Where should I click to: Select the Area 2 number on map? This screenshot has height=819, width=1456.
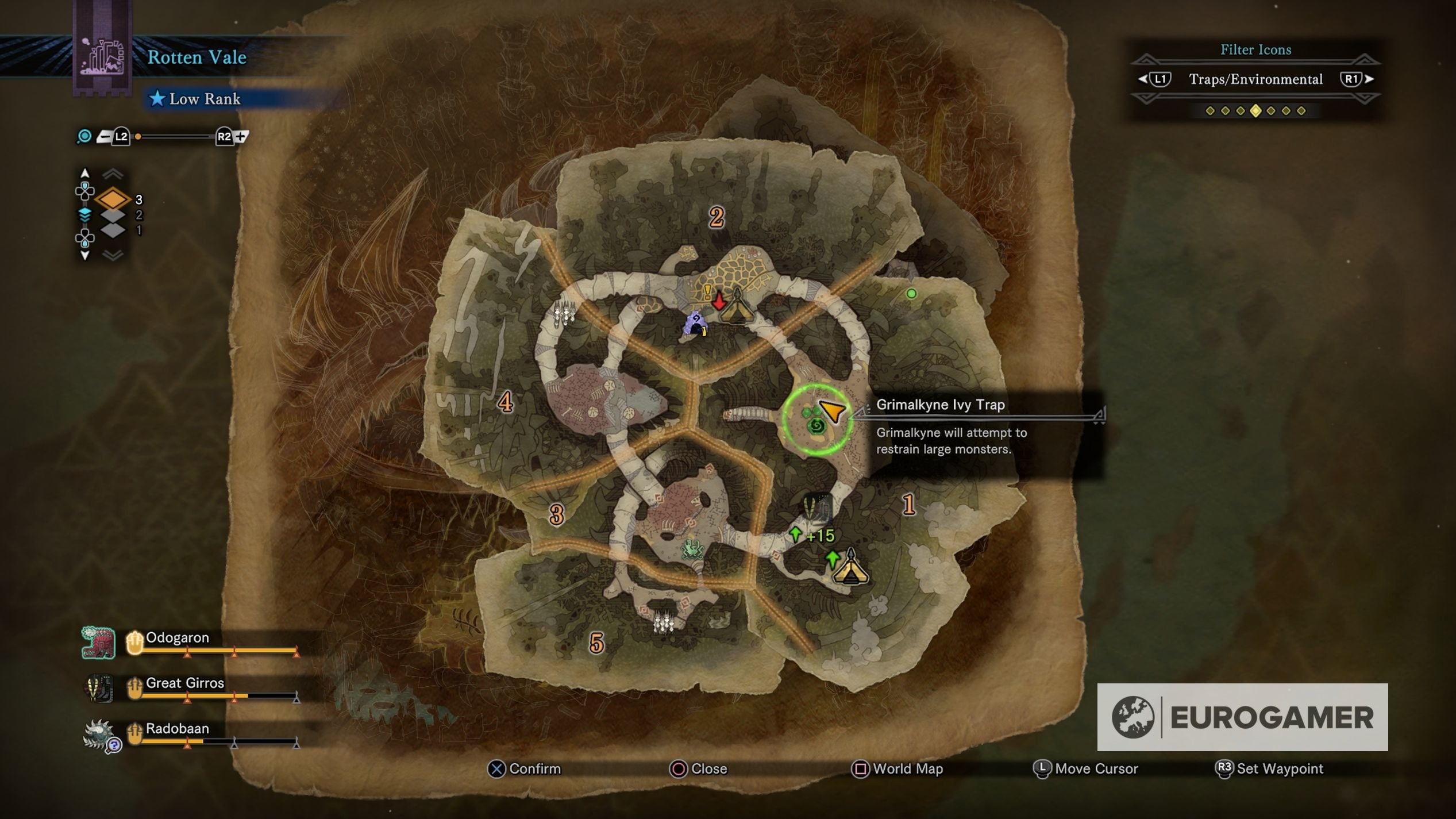tap(716, 217)
